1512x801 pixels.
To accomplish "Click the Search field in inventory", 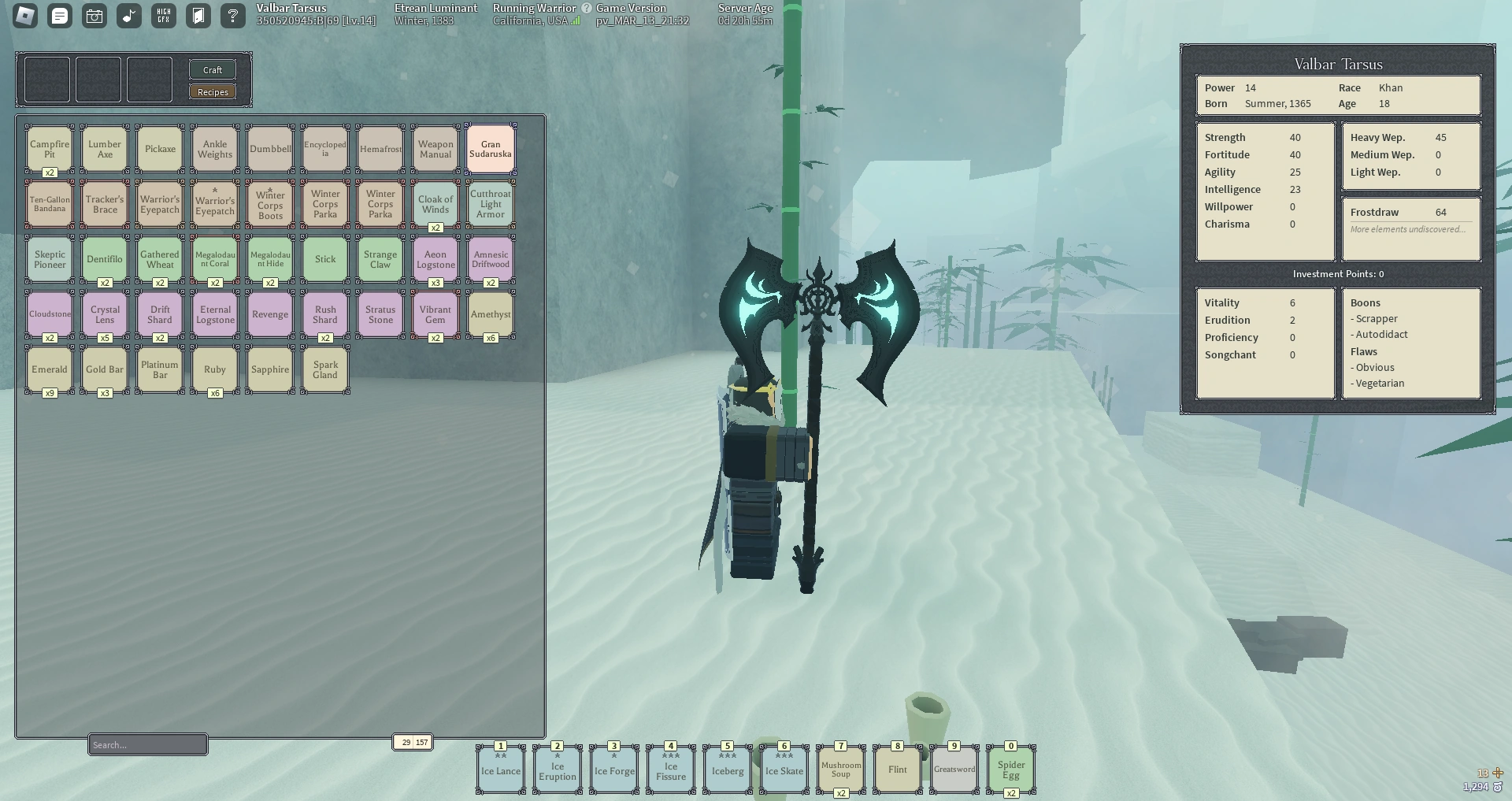I will tap(147, 744).
